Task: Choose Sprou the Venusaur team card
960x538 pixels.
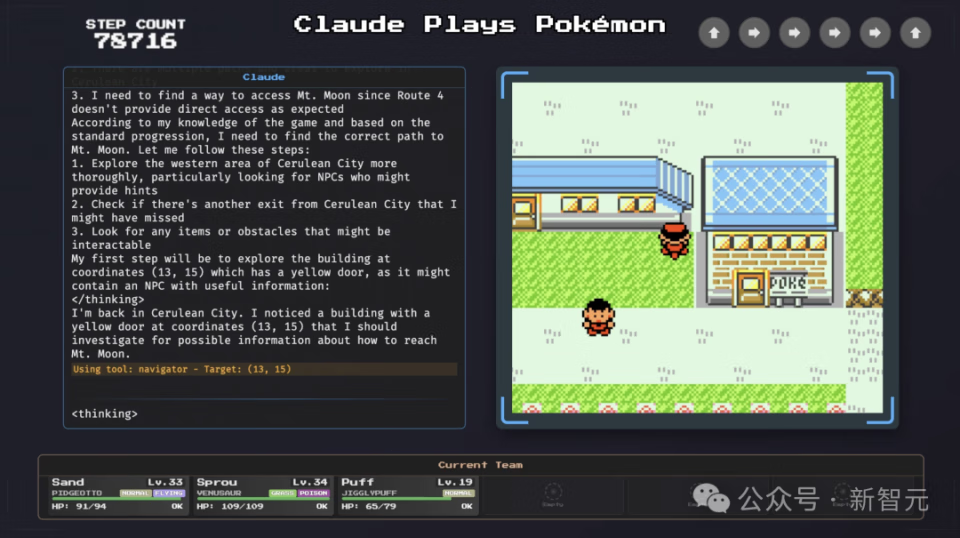Action: [x=262, y=494]
